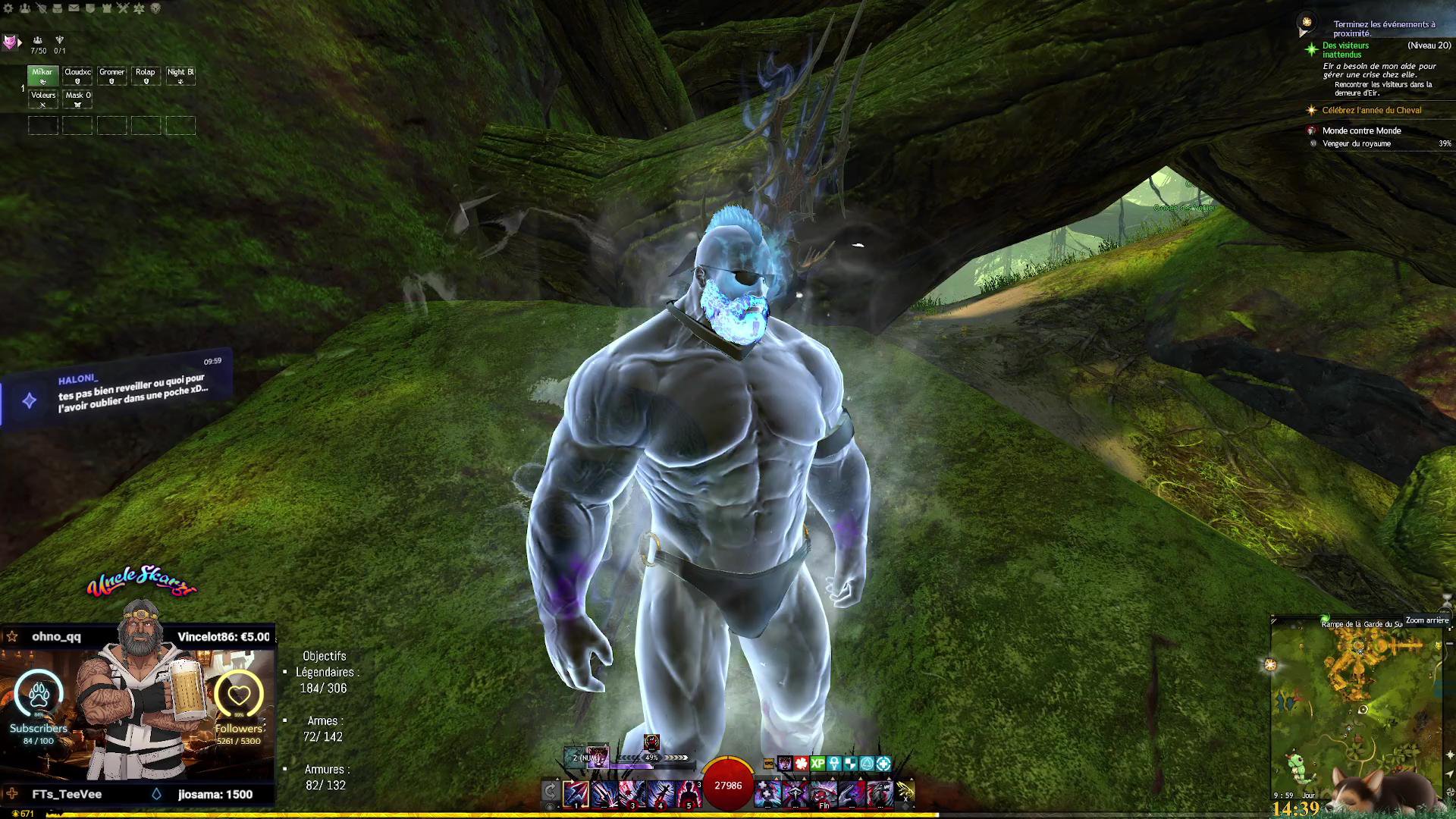Click the 'Célébrez l'année du Cheval' objective
1456x819 pixels.
click(1371, 111)
